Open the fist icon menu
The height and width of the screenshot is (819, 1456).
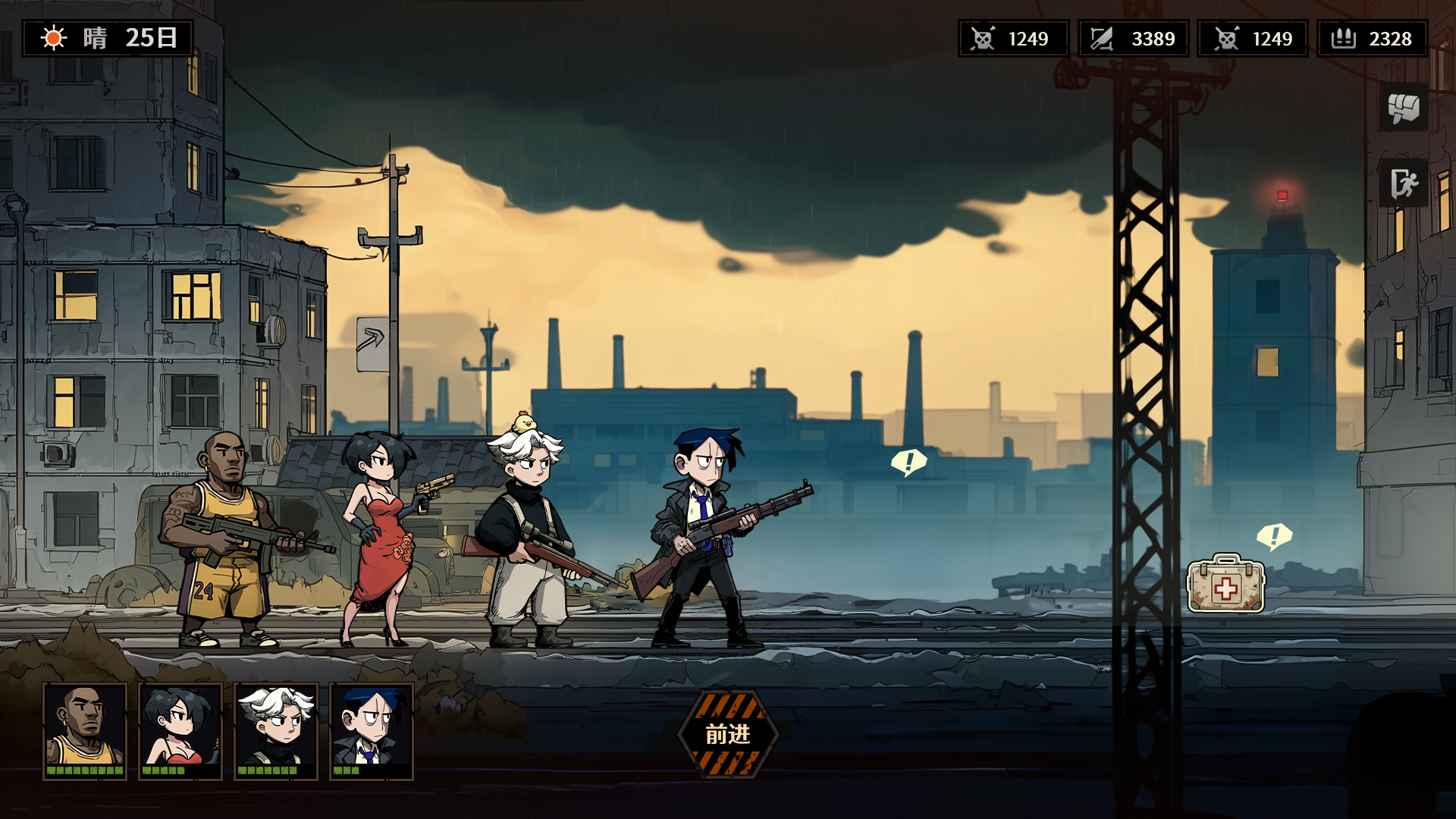1403,108
